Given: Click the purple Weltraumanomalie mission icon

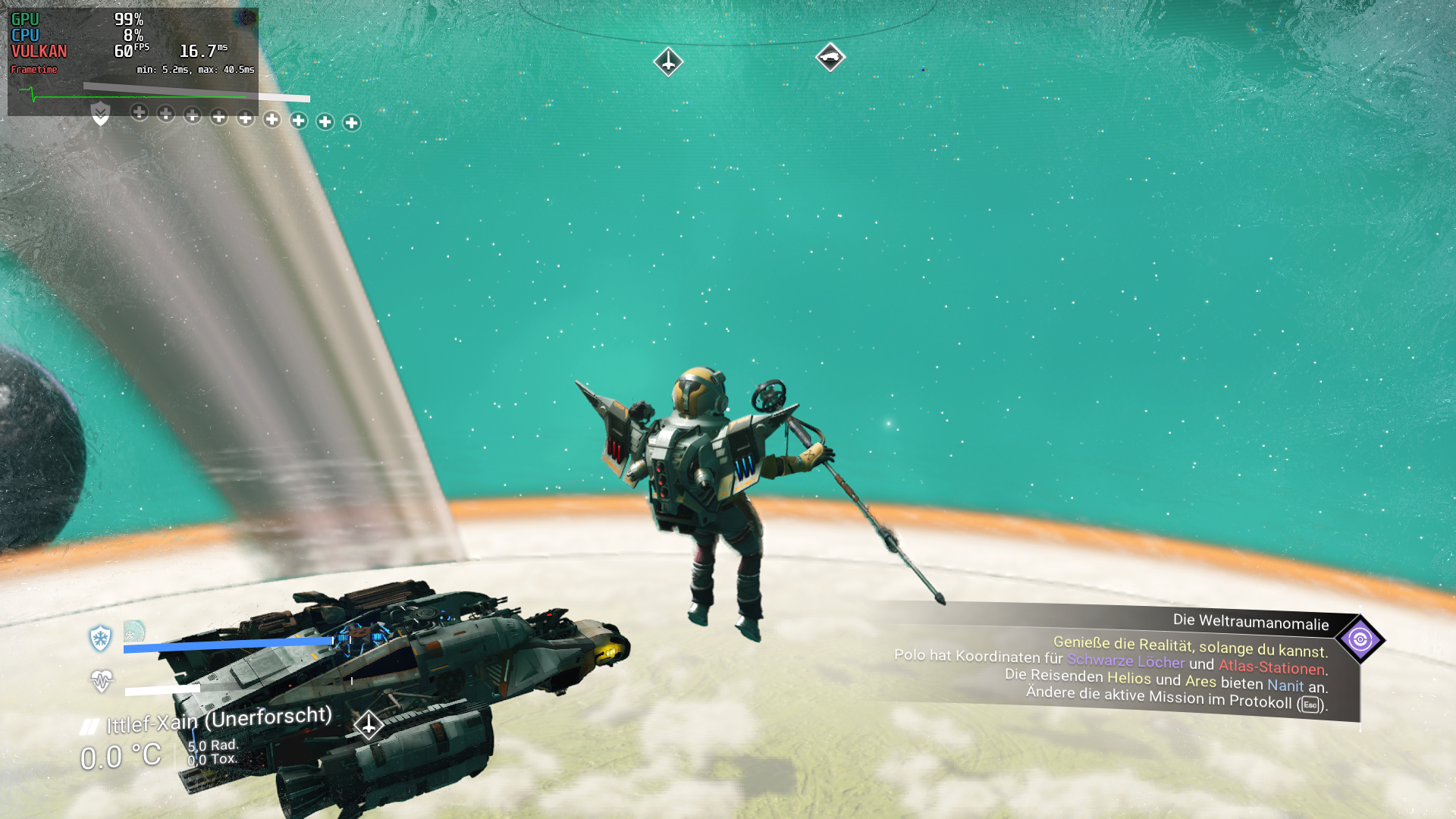Looking at the screenshot, I should [1360, 639].
